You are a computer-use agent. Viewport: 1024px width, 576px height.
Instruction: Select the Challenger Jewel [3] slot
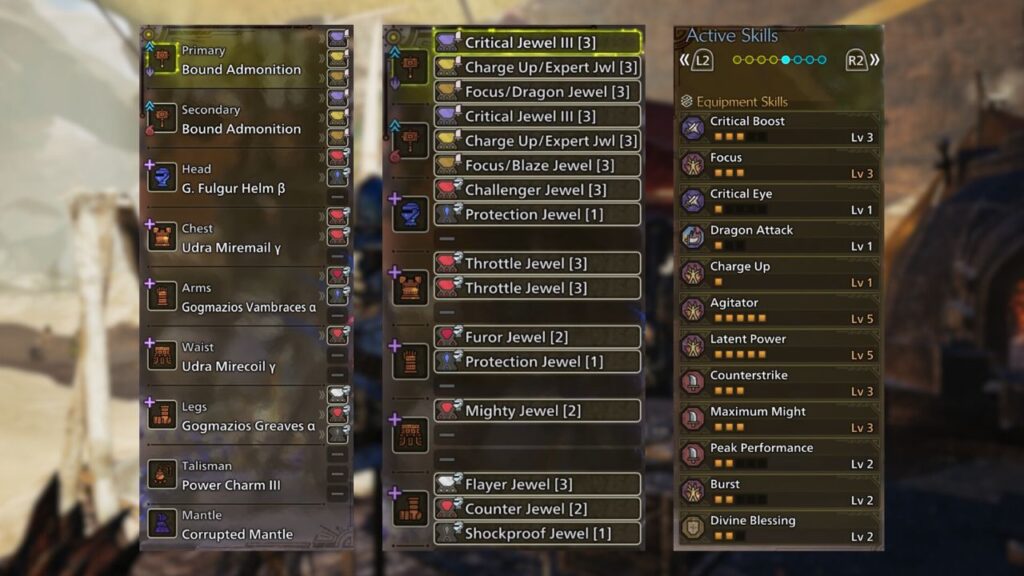(x=538, y=190)
